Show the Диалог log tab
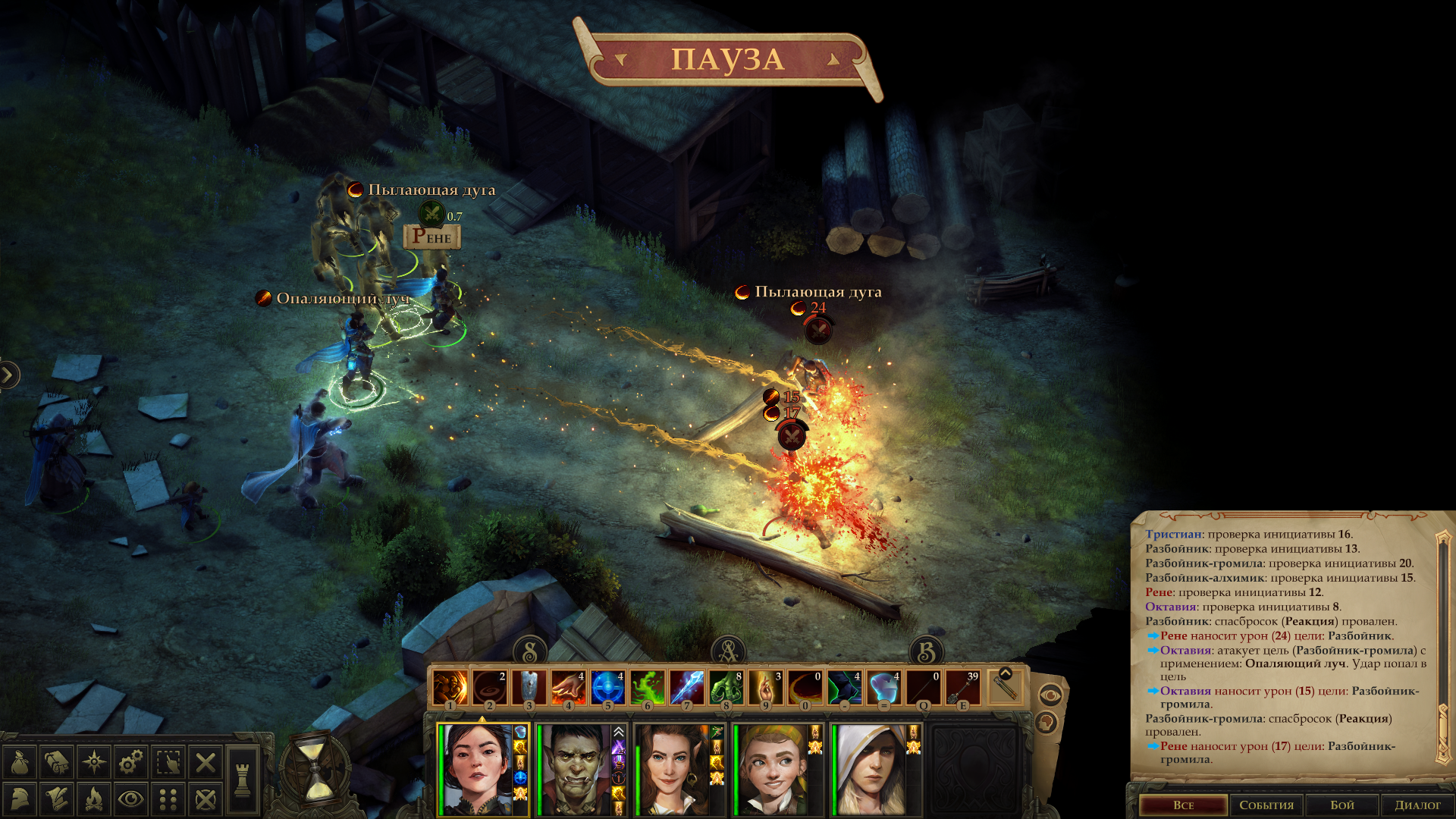 pyautogui.click(x=1417, y=805)
